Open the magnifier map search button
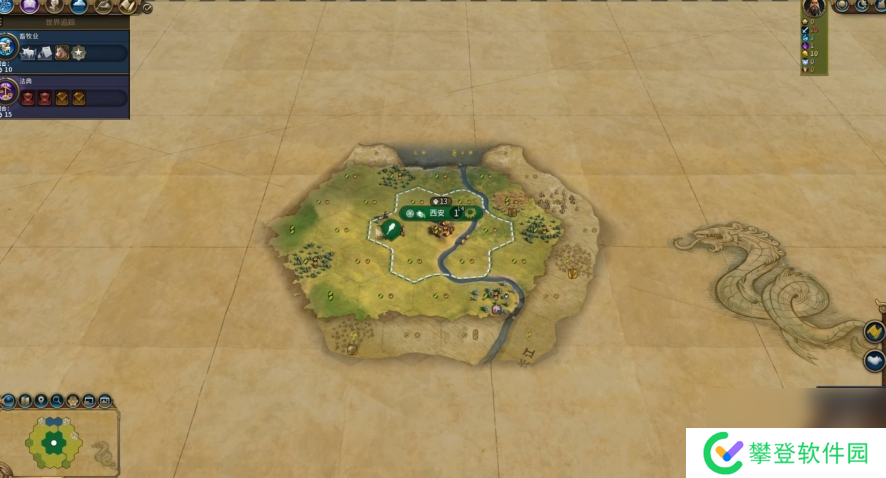Viewport: 886px width, 478px height. [57, 401]
